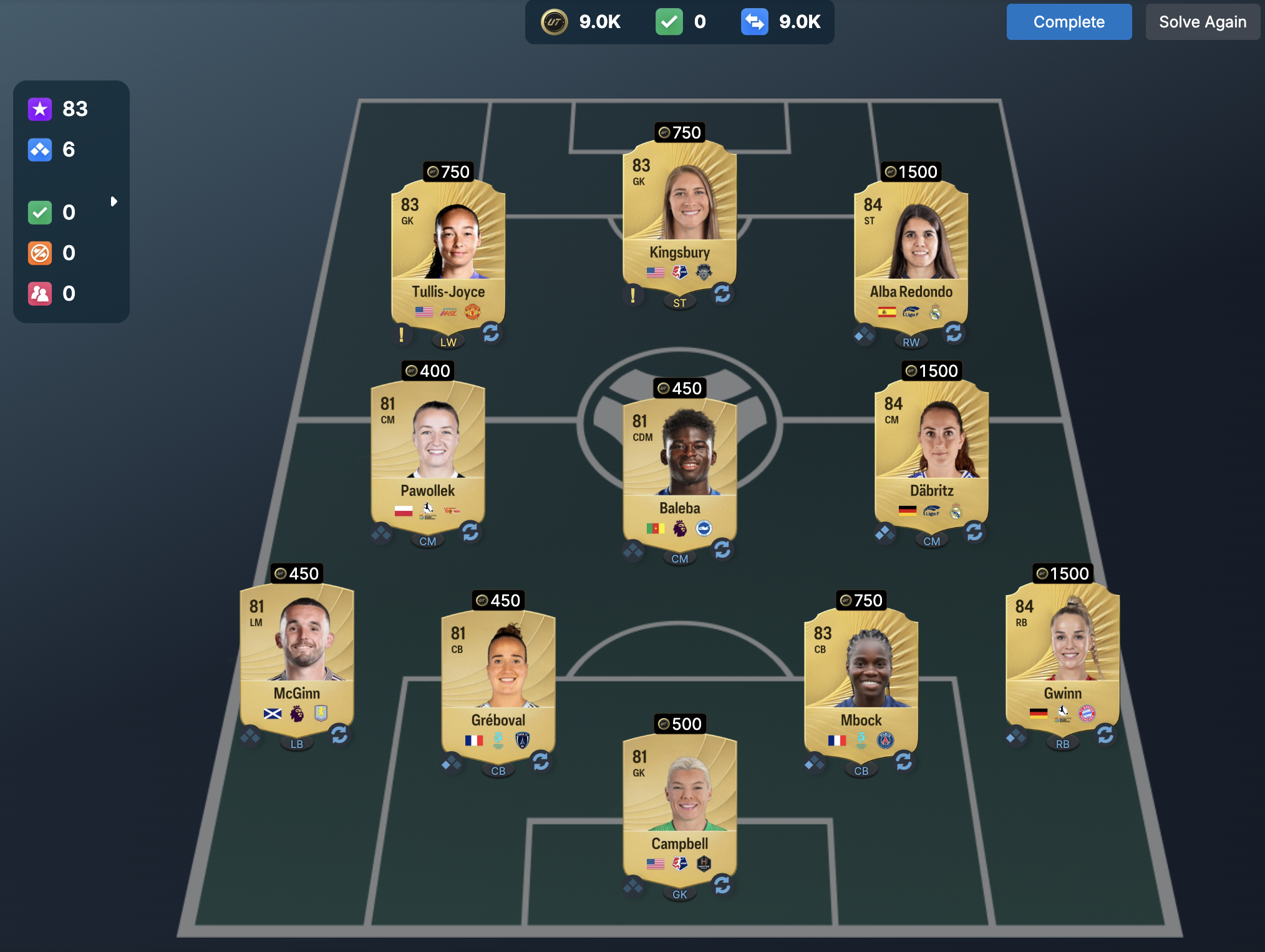Swap Baleba with the refresh icon
The image size is (1265, 952).
point(722,549)
